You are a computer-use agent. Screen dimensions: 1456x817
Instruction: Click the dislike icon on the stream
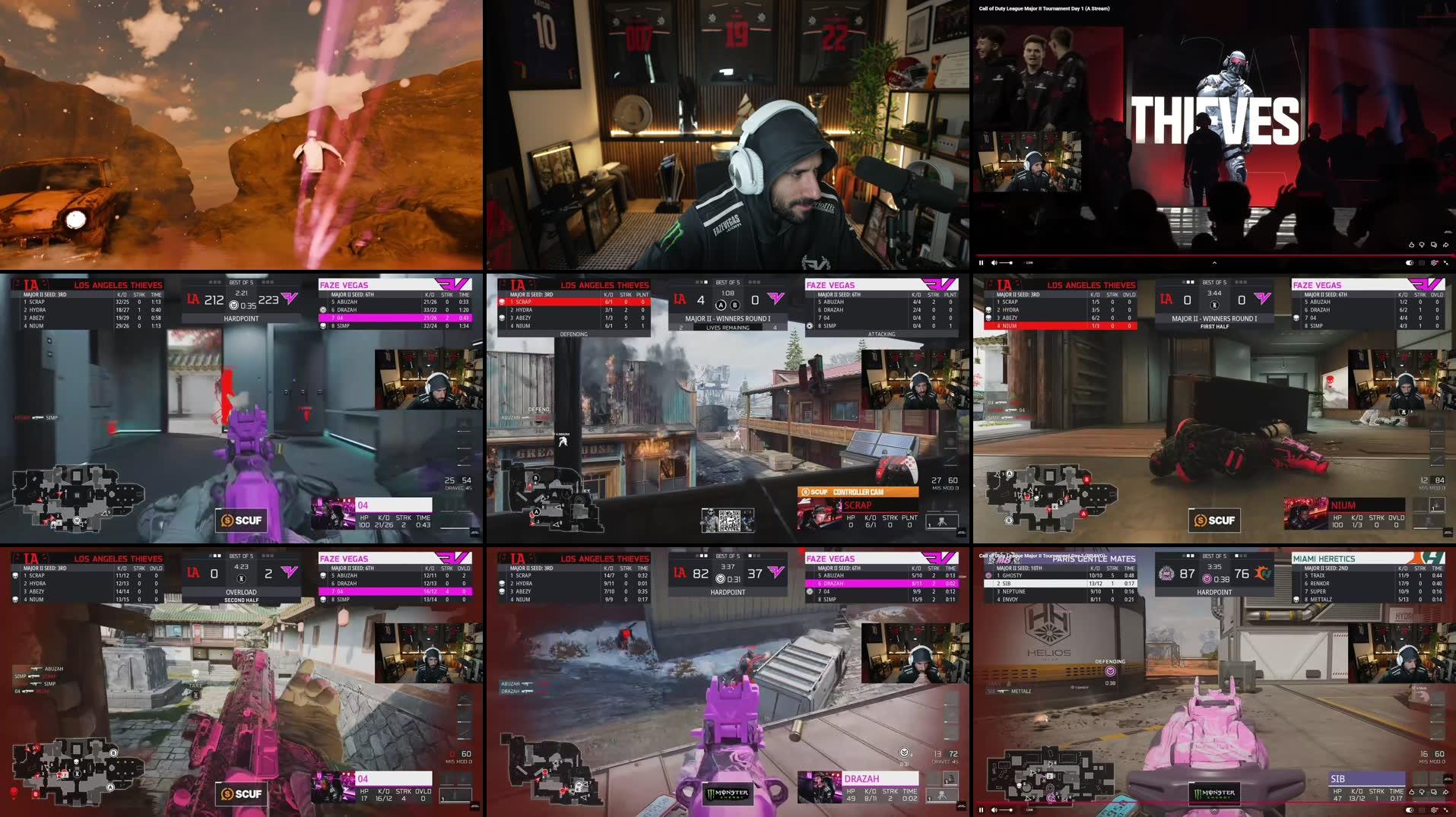pos(1422,245)
